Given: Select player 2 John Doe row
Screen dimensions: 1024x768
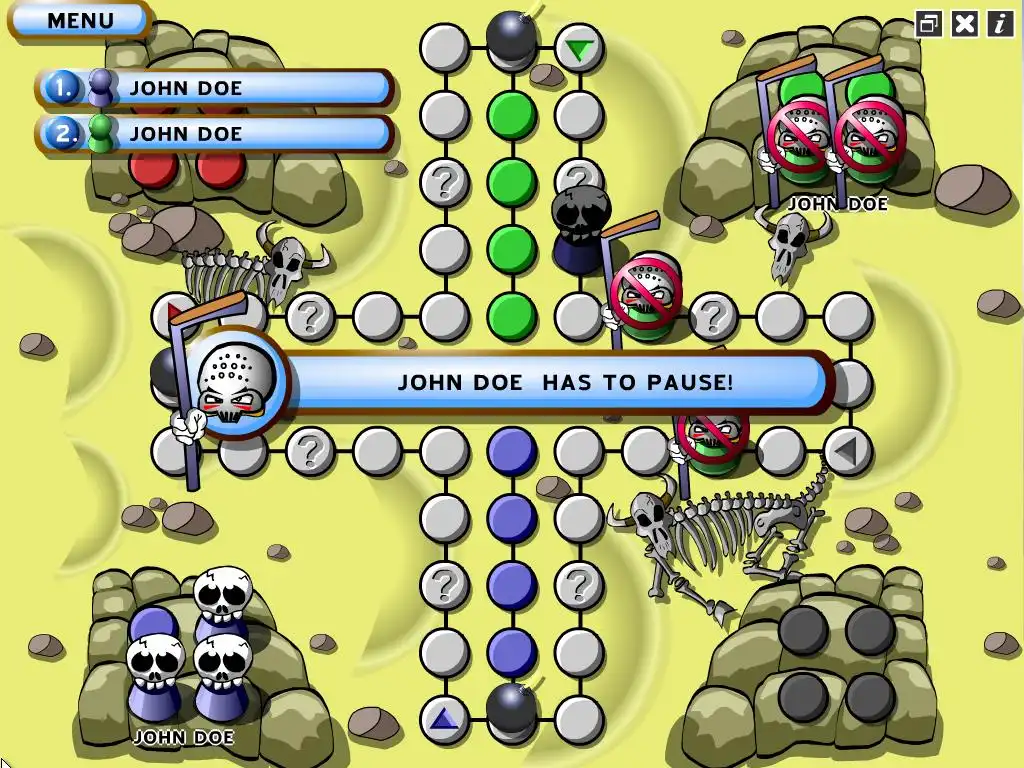Looking at the screenshot, I should click(215, 134).
